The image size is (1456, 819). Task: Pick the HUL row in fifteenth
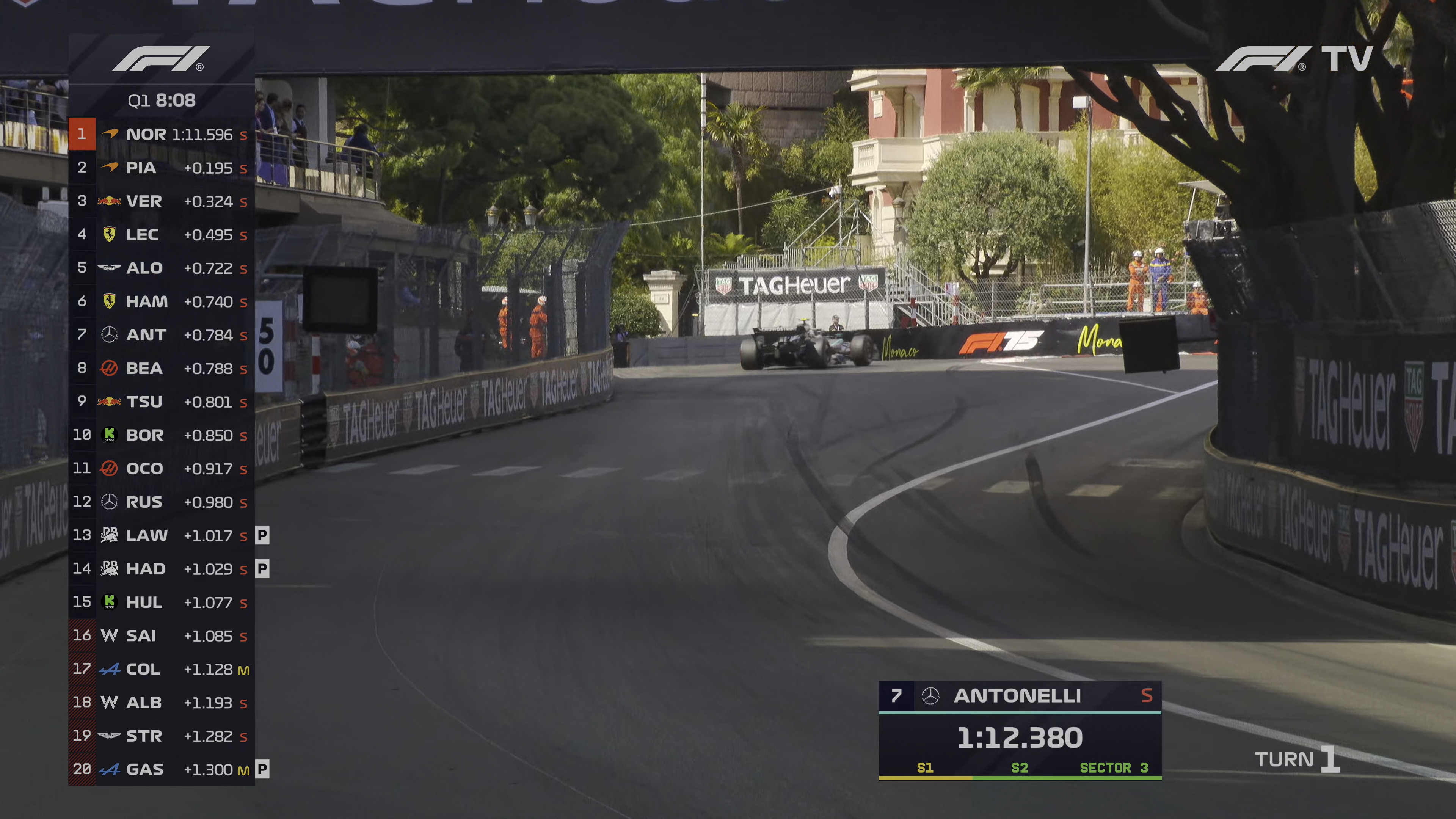pyautogui.click(x=161, y=602)
